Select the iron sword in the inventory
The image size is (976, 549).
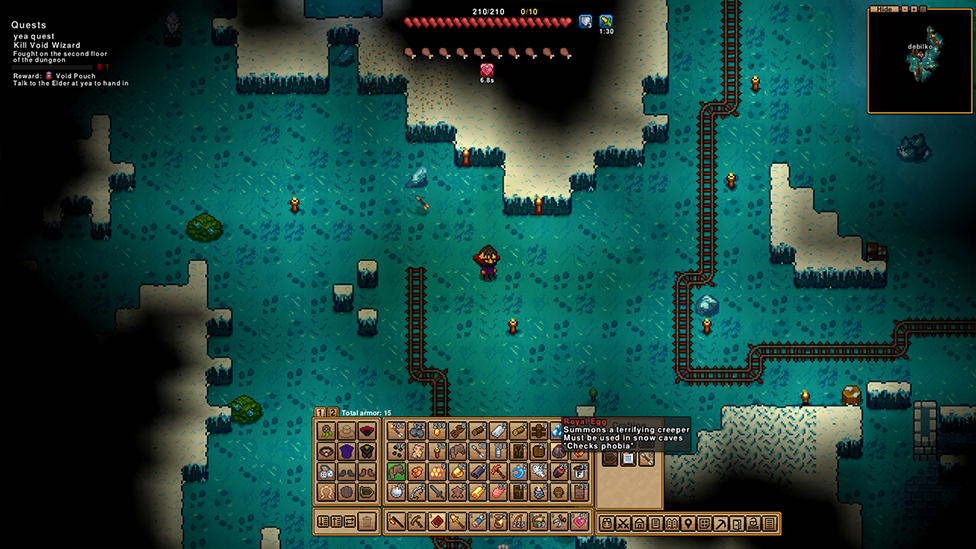[437, 491]
